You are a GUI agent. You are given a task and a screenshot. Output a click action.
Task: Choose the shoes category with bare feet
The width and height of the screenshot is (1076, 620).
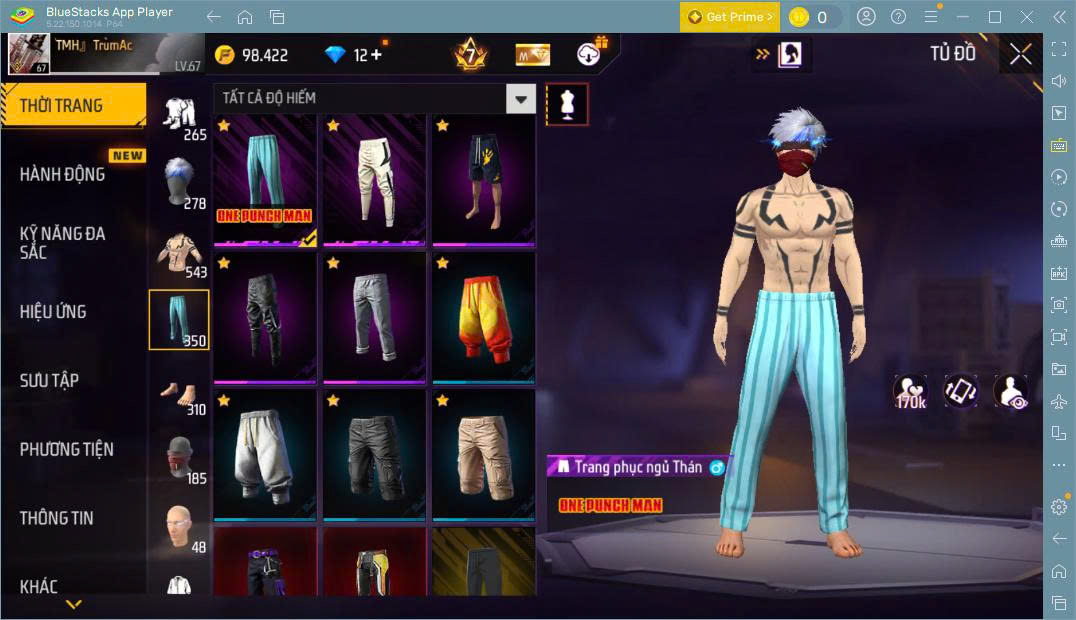coord(179,394)
